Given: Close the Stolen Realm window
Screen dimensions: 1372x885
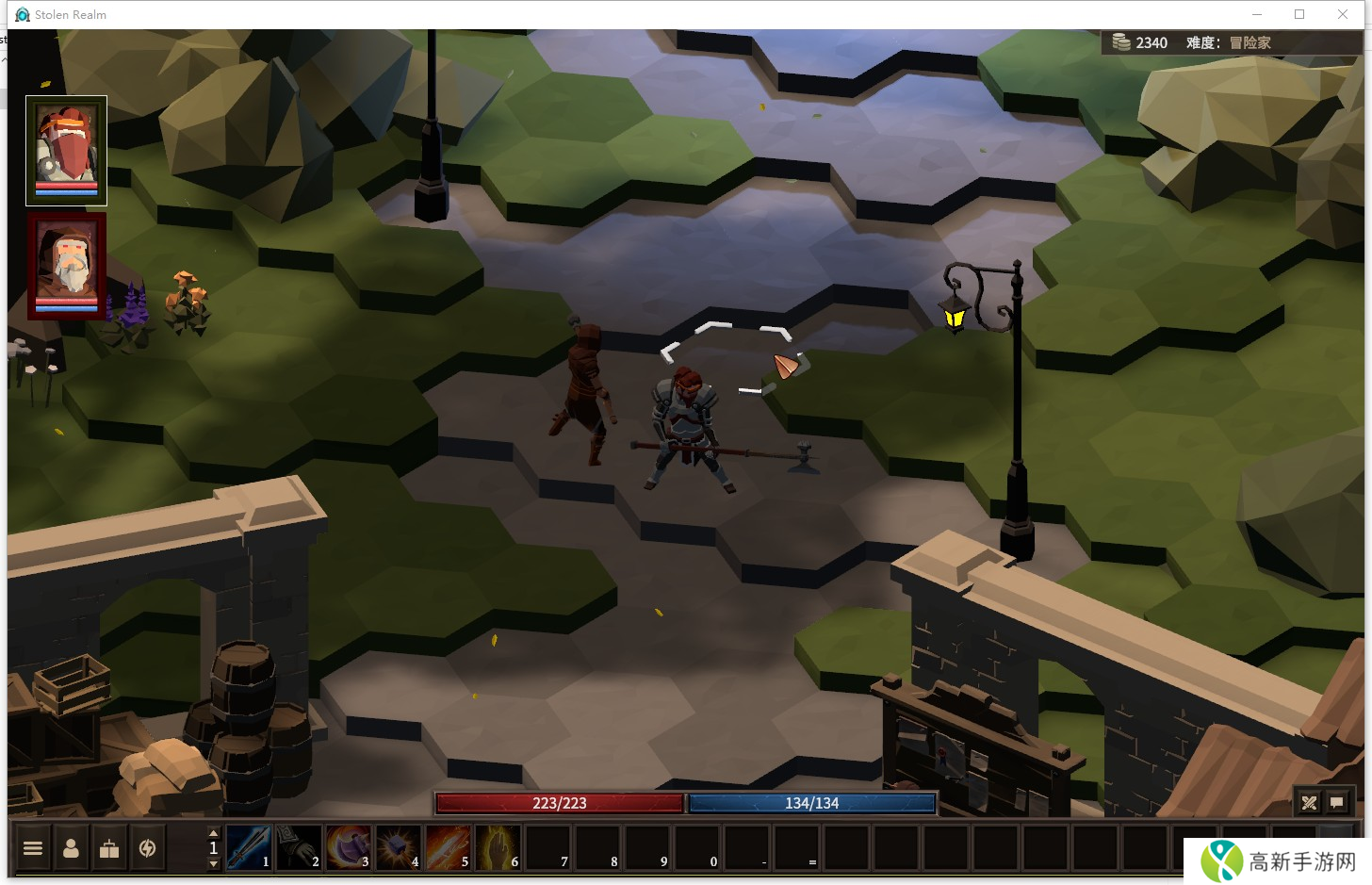Looking at the screenshot, I should tap(1343, 14).
